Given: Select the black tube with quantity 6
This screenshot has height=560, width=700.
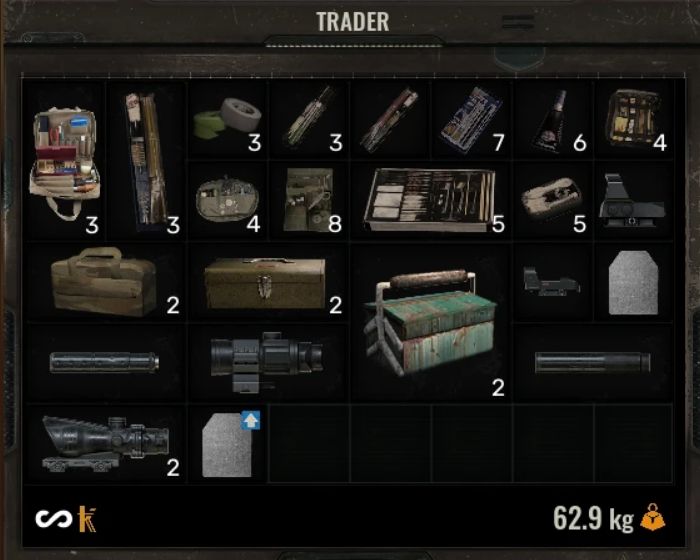Looking at the screenshot, I should [551, 120].
